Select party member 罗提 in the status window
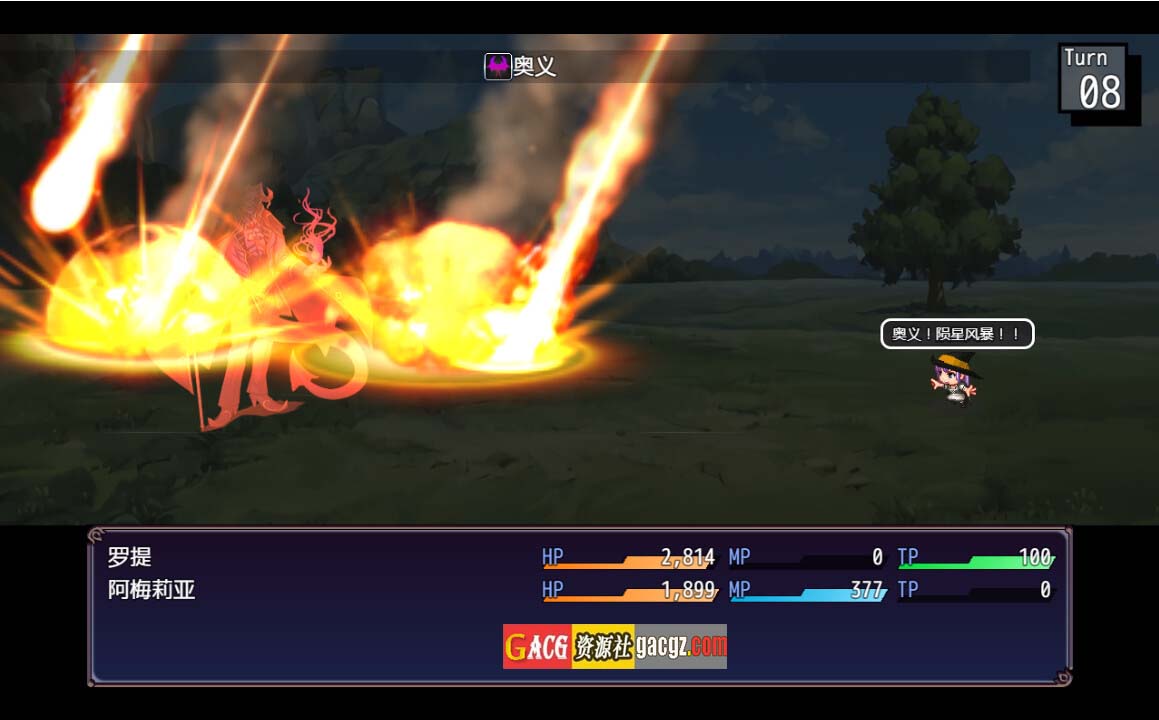This screenshot has width=1159, height=720. point(130,557)
